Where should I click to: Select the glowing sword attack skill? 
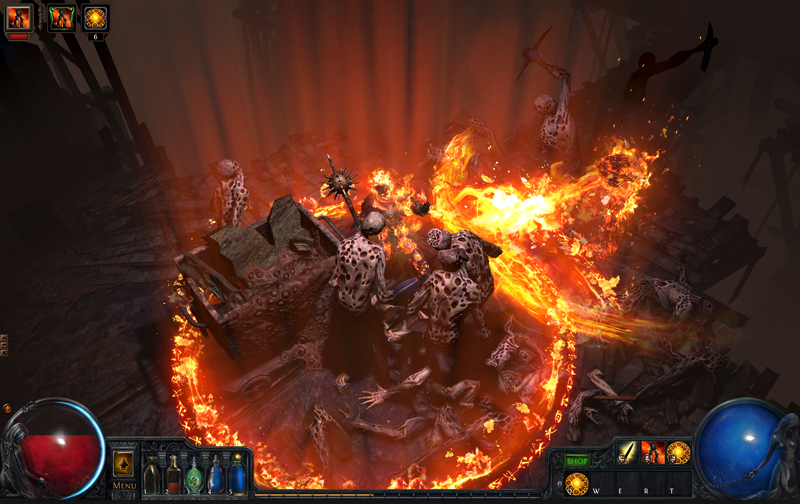tap(628, 453)
